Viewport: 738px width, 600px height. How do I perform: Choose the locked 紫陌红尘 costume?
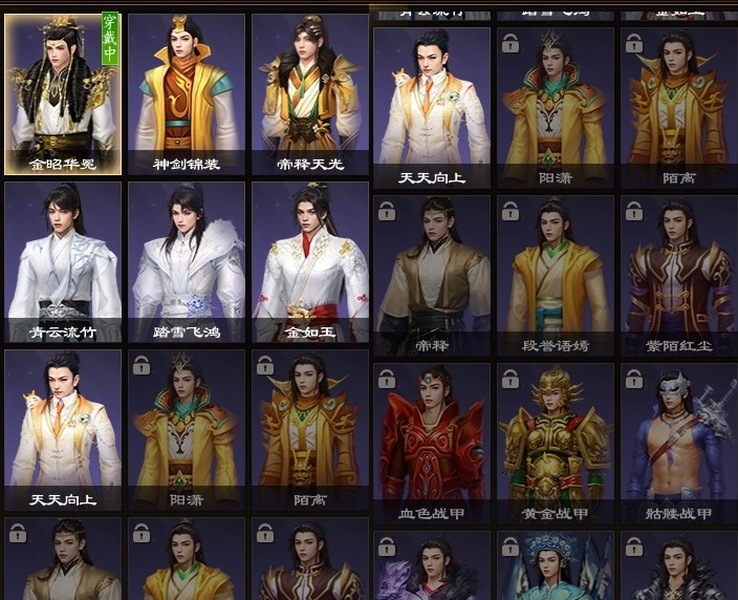tap(679, 275)
